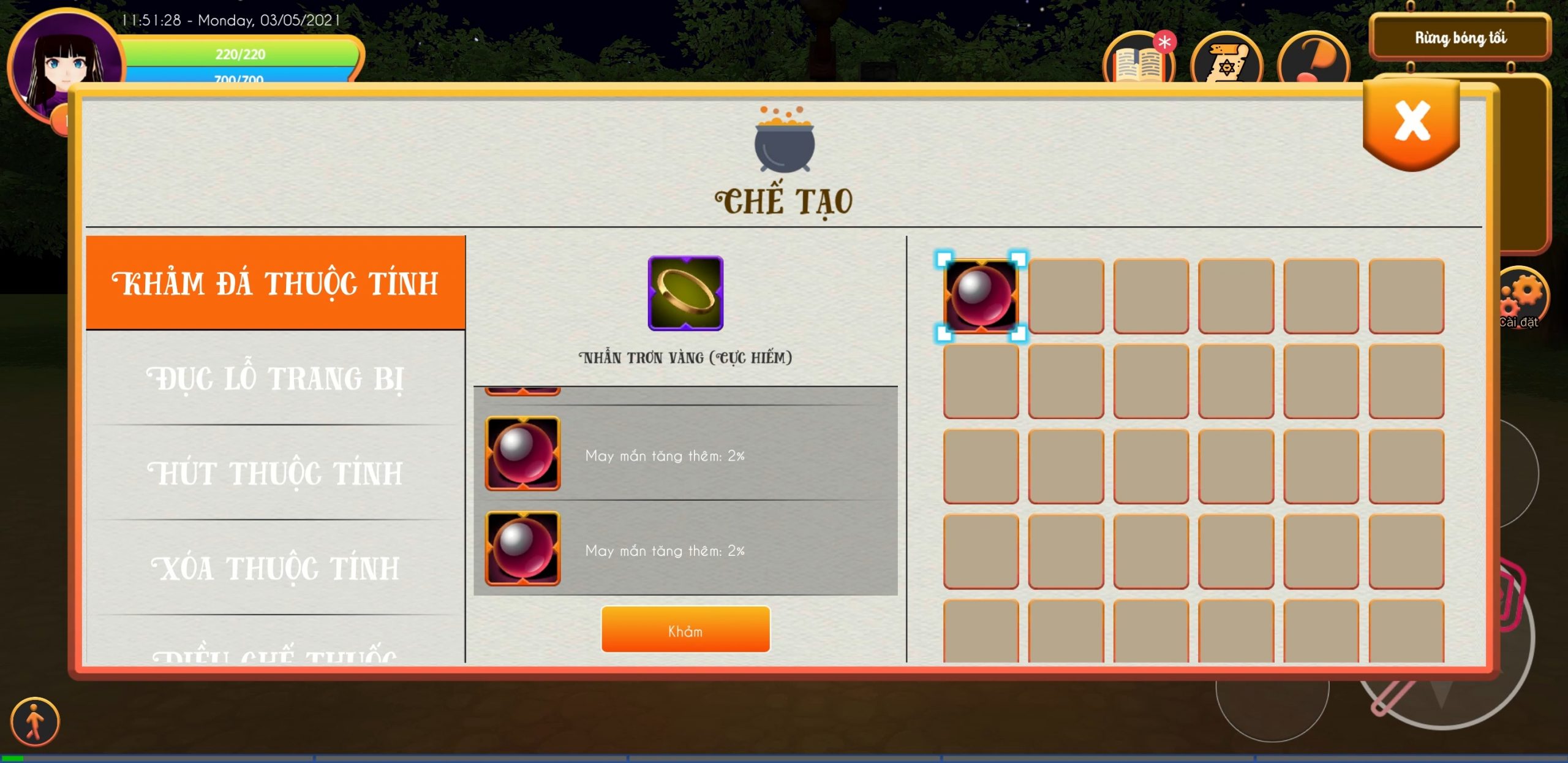Select the Khảm Đá Thuộc Tính tab
This screenshot has height=763, width=1568.
tap(276, 283)
